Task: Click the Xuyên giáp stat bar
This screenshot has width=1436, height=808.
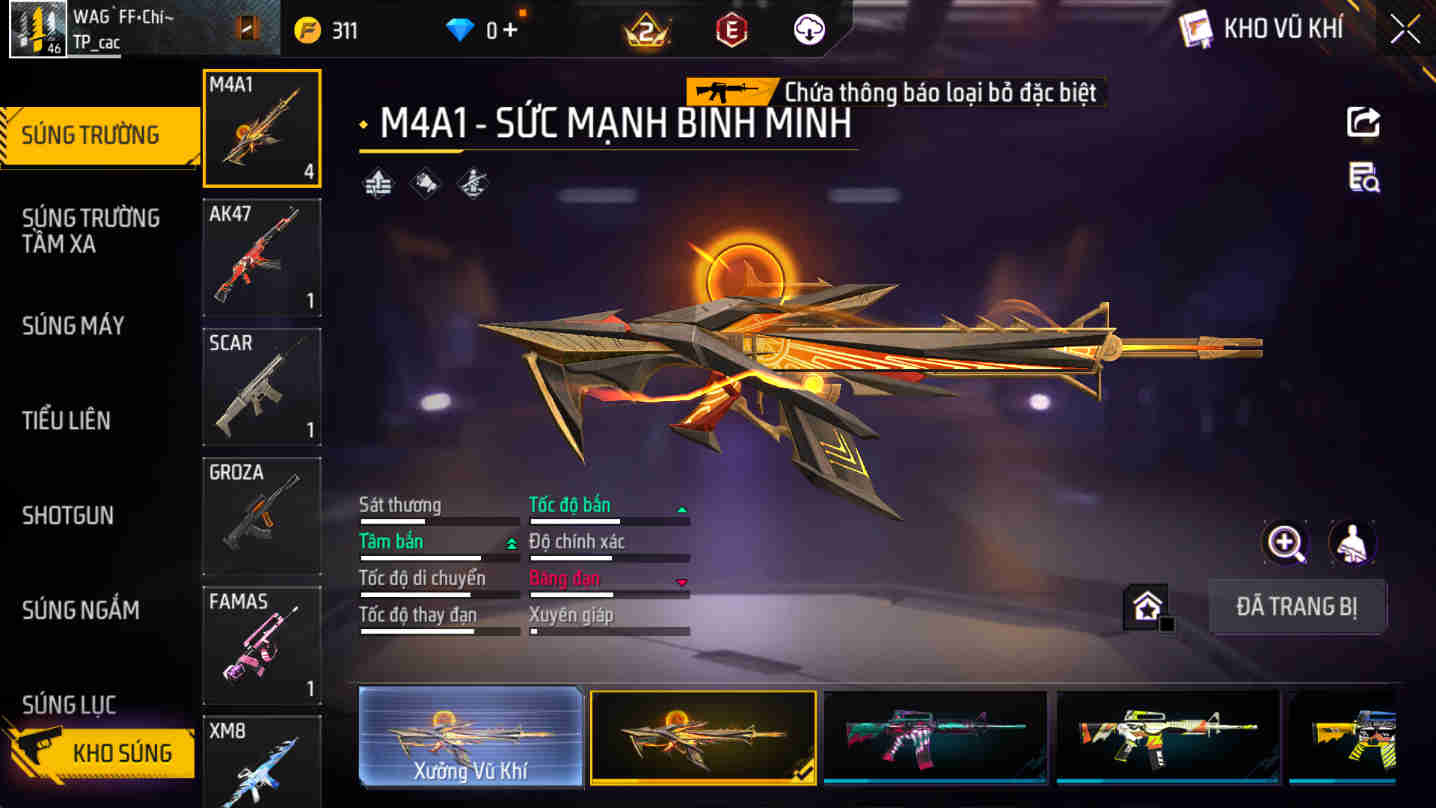Action: tap(608, 630)
